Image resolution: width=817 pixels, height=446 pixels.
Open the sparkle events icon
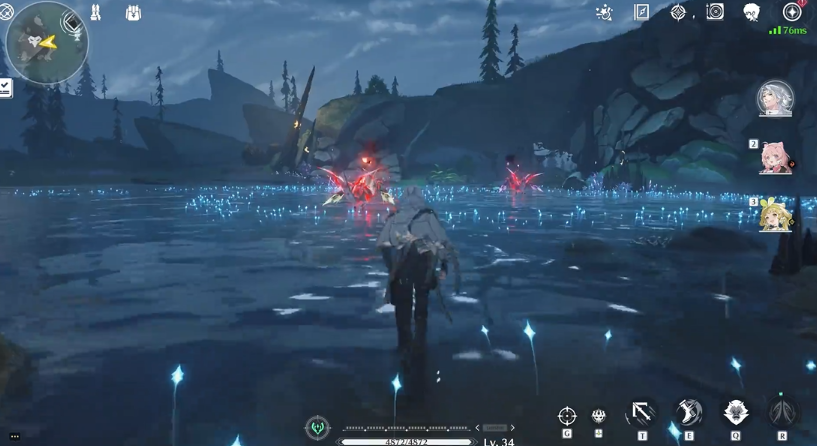pyautogui.click(x=604, y=12)
